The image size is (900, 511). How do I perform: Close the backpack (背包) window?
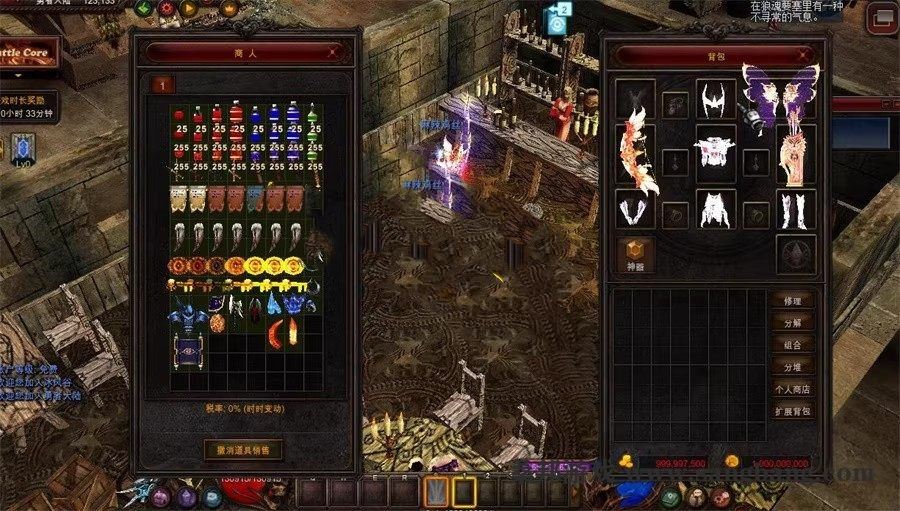(804, 56)
